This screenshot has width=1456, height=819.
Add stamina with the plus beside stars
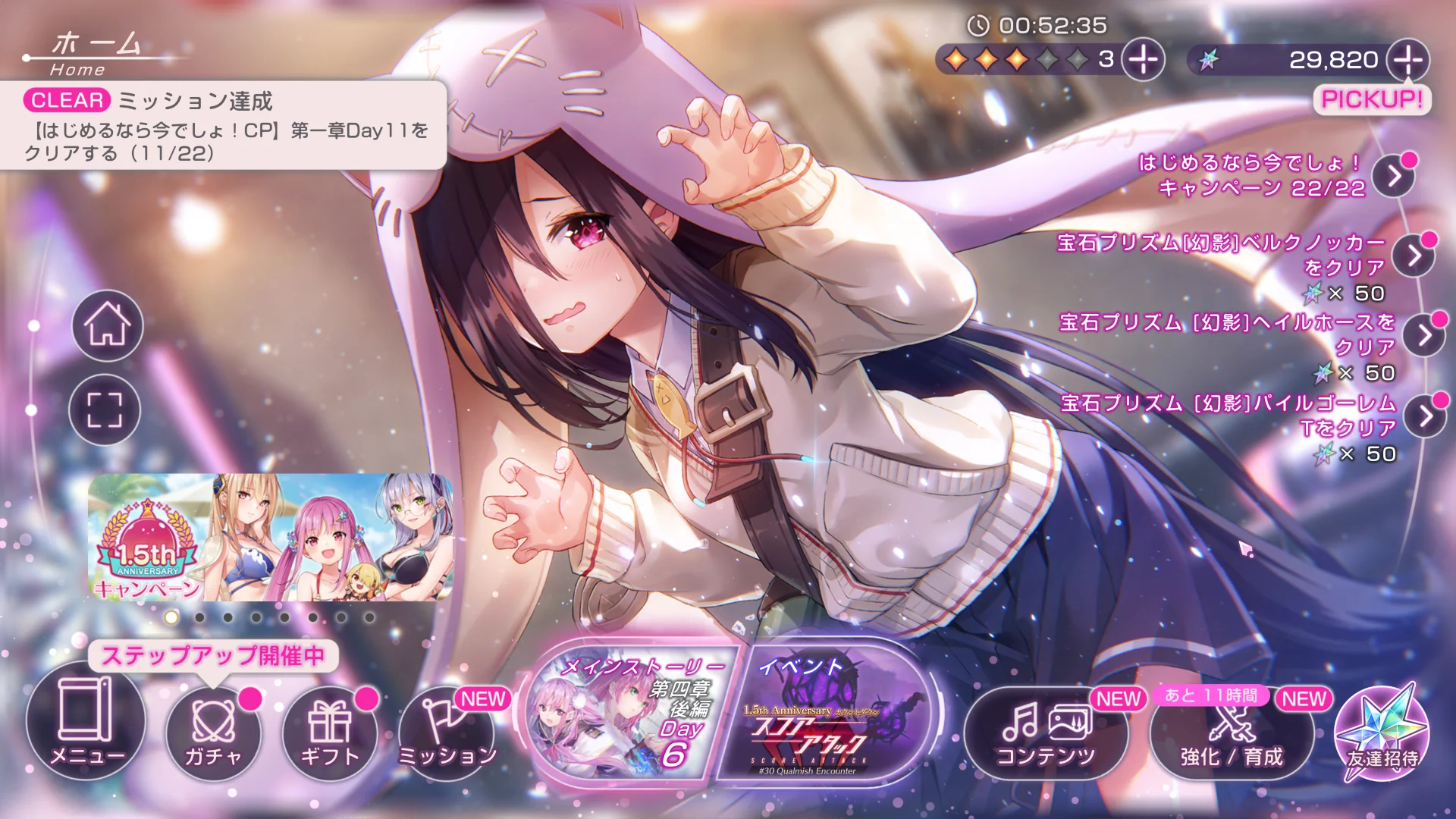click(1143, 59)
